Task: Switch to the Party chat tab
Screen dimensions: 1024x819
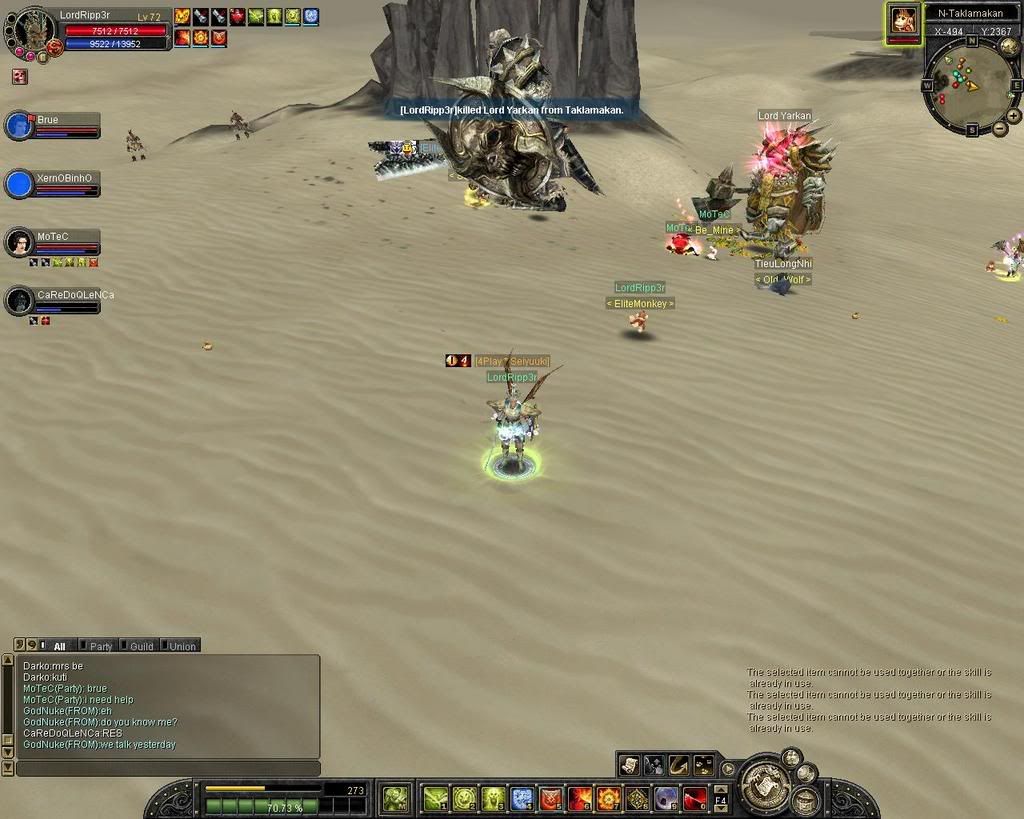Action: pyautogui.click(x=98, y=646)
